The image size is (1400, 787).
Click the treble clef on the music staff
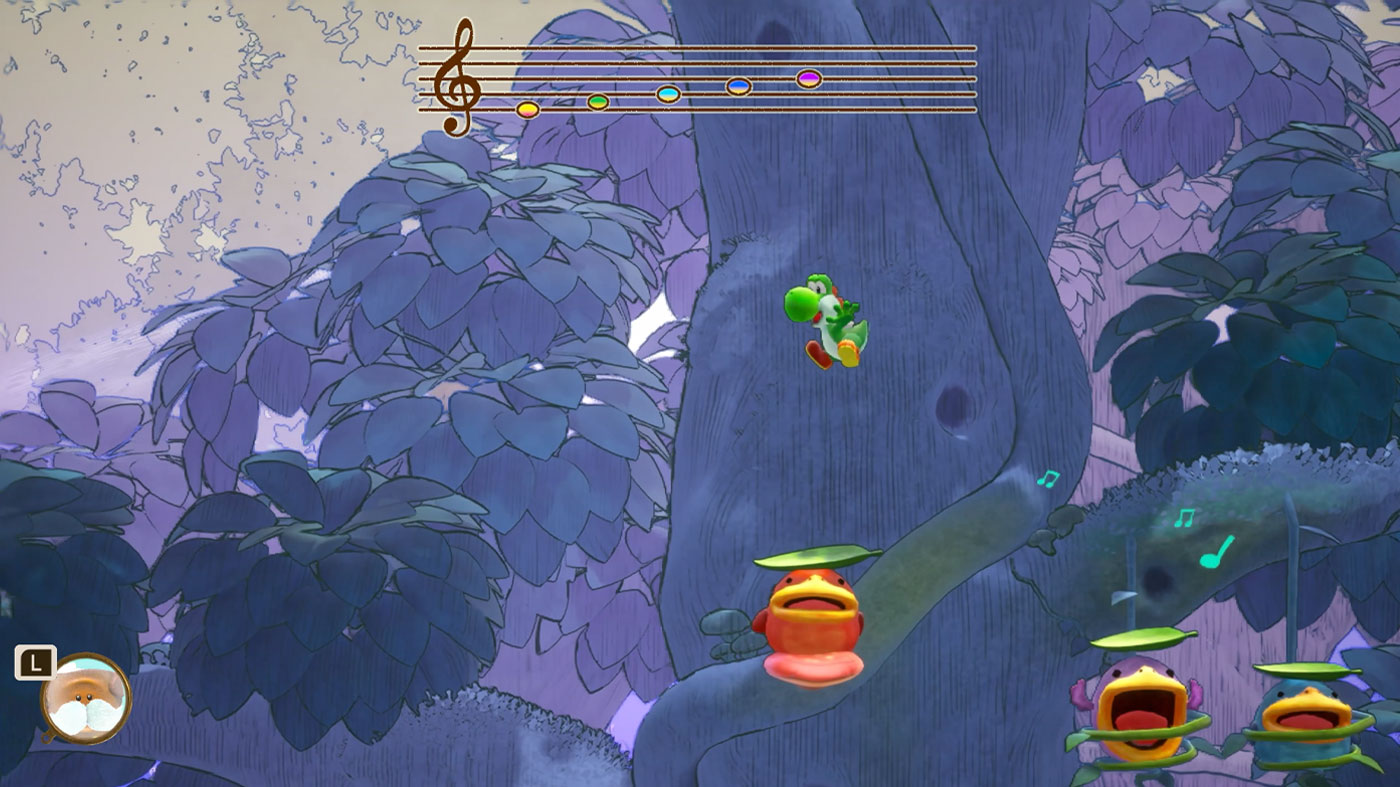459,78
